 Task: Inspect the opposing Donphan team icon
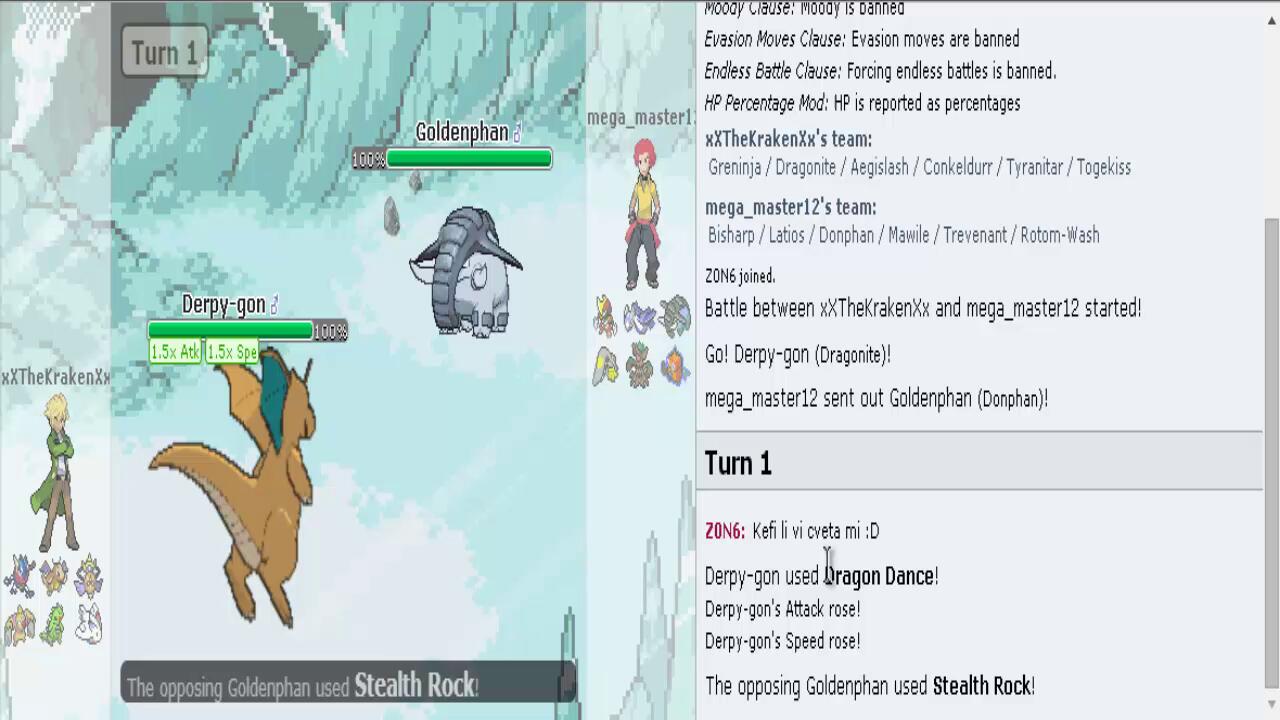(675, 316)
